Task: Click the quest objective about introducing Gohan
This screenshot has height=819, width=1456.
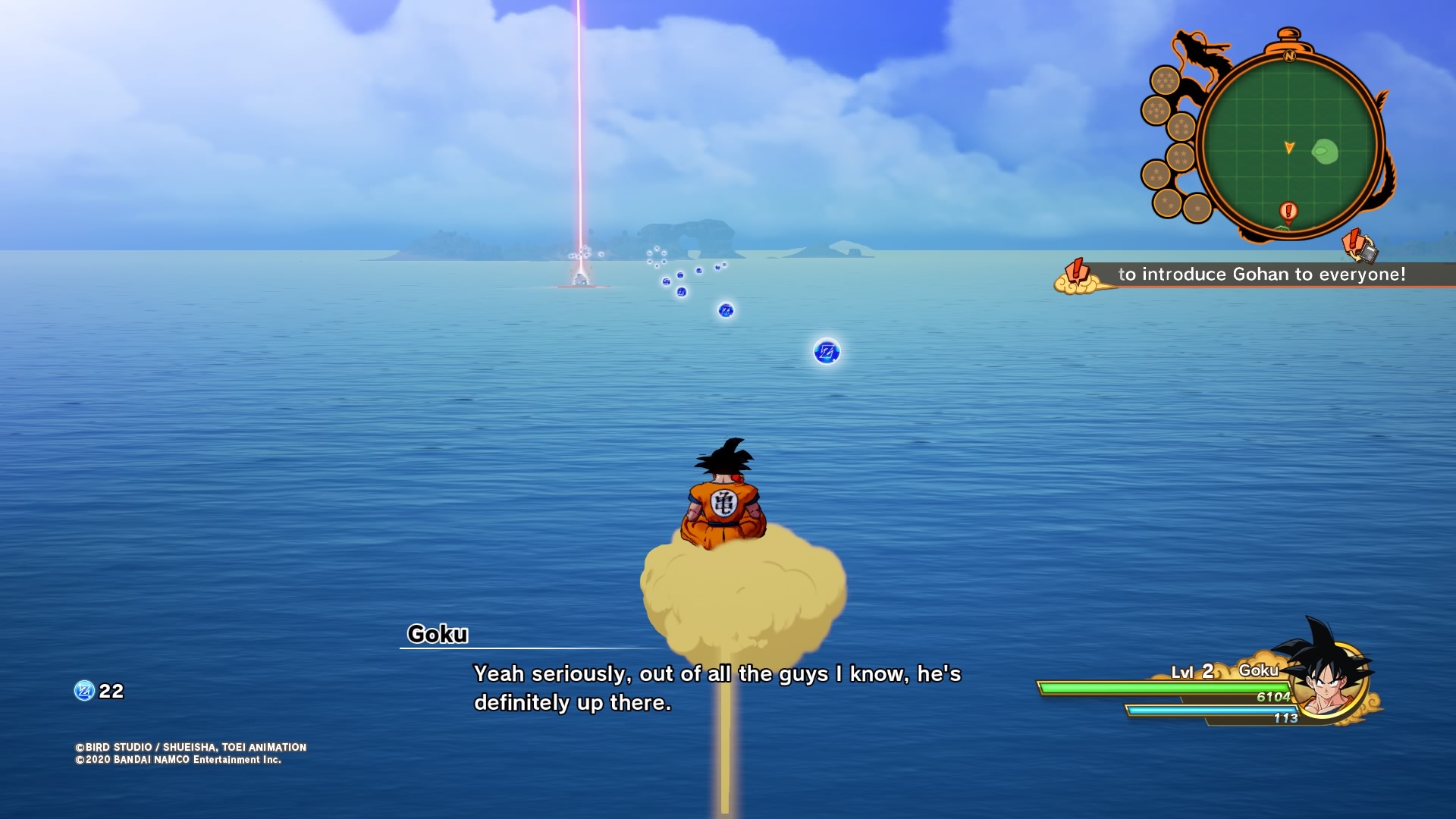Action: tap(1261, 275)
